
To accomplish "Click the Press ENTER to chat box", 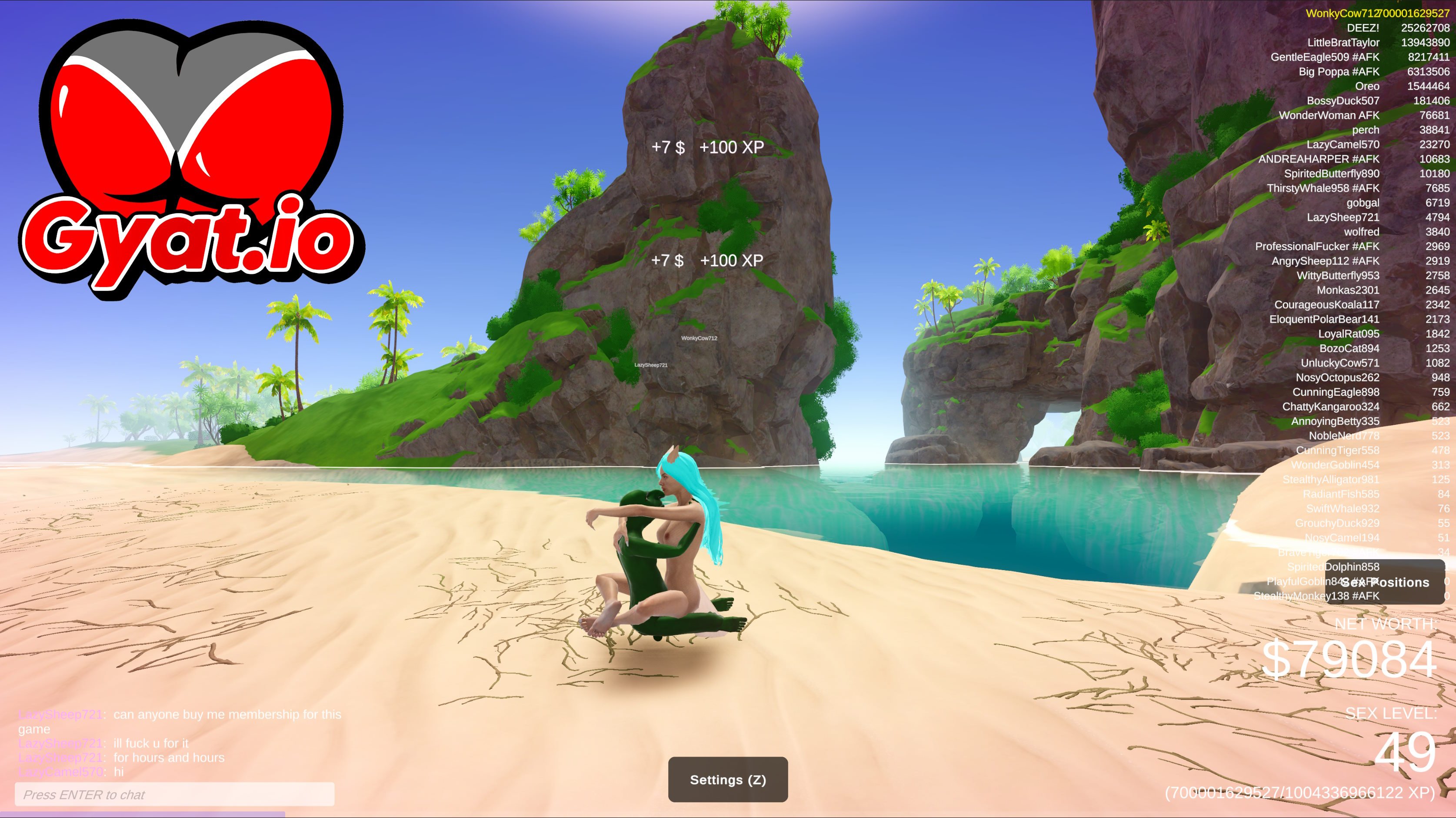I will tap(175, 794).
